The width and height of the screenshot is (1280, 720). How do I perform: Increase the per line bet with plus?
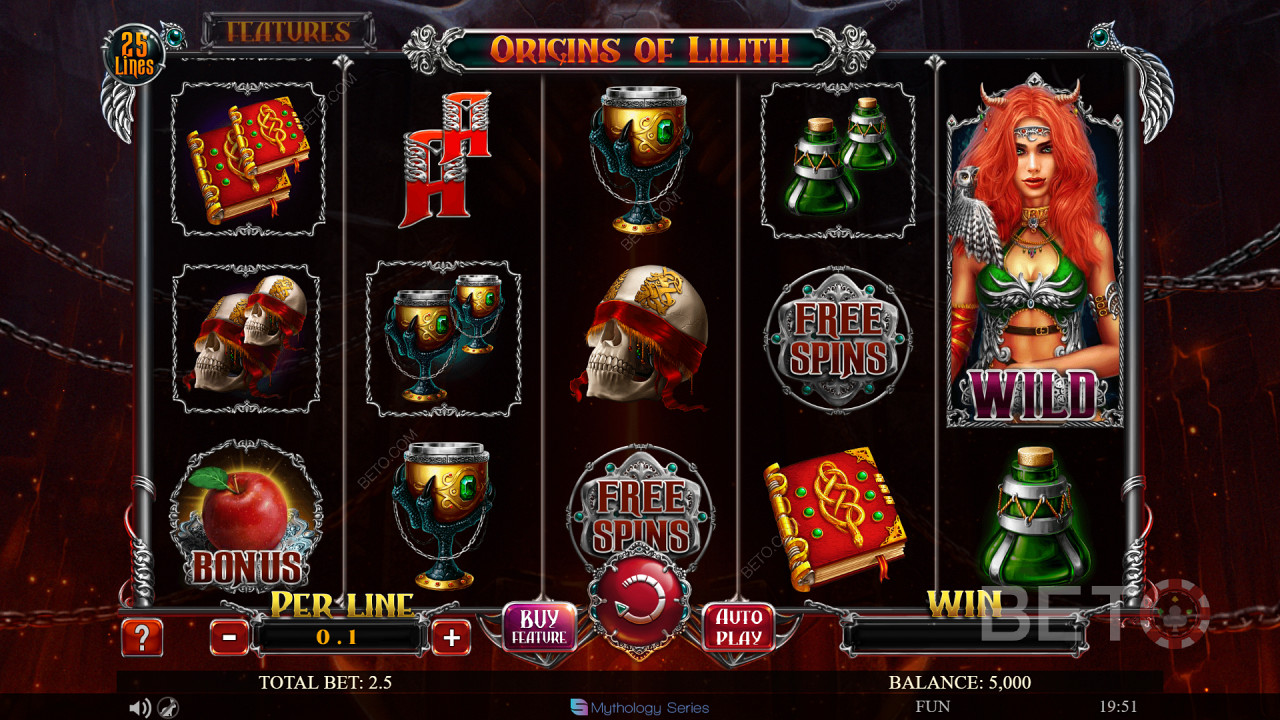coord(450,637)
